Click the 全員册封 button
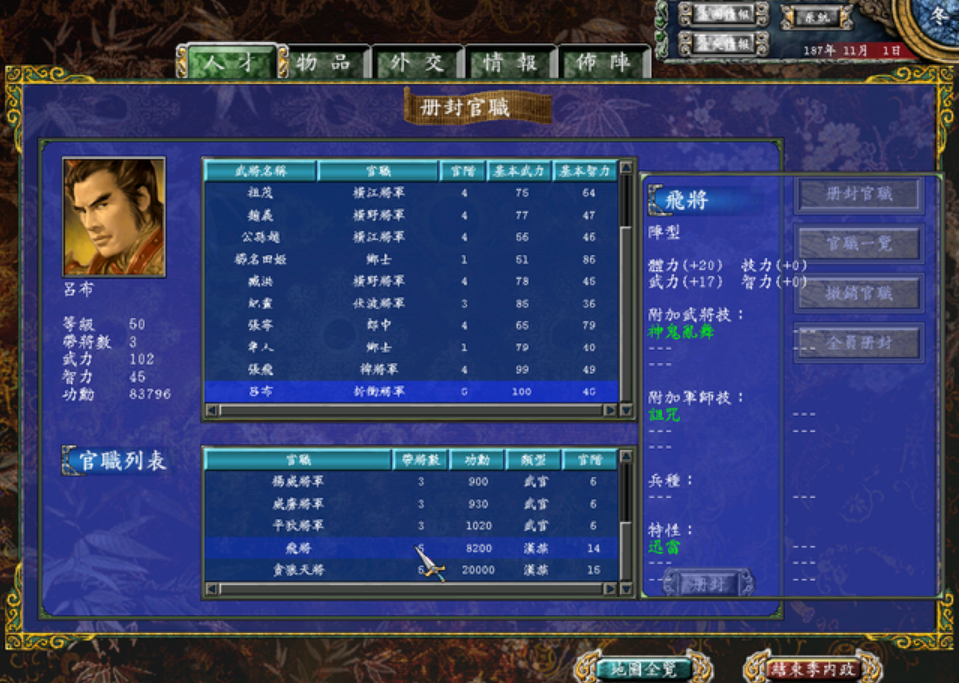This screenshot has height=683, width=959. [859, 343]
